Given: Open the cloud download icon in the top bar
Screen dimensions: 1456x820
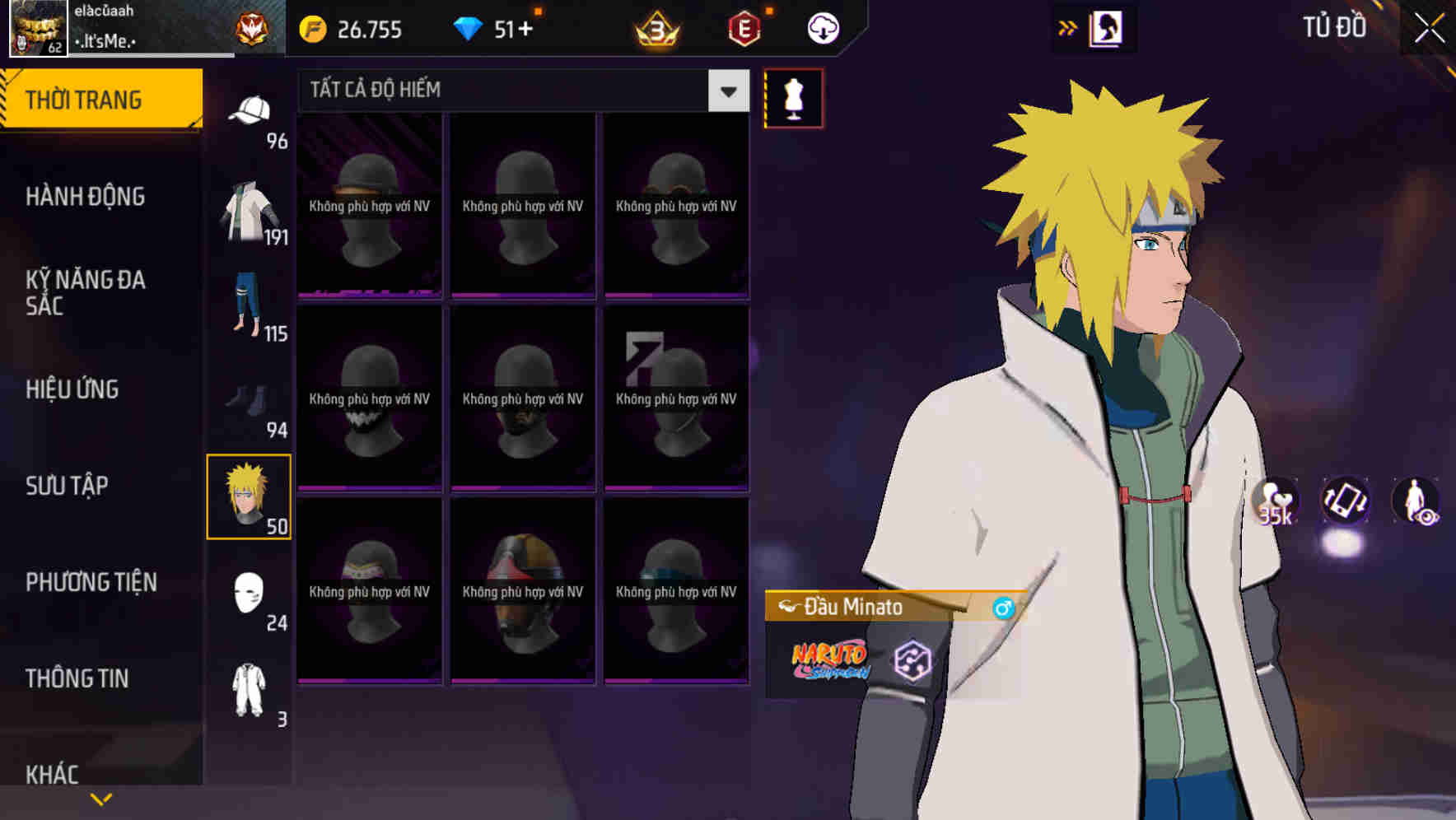Looking at the screenshot, I should pyautogui.click(x=819, y=28).
